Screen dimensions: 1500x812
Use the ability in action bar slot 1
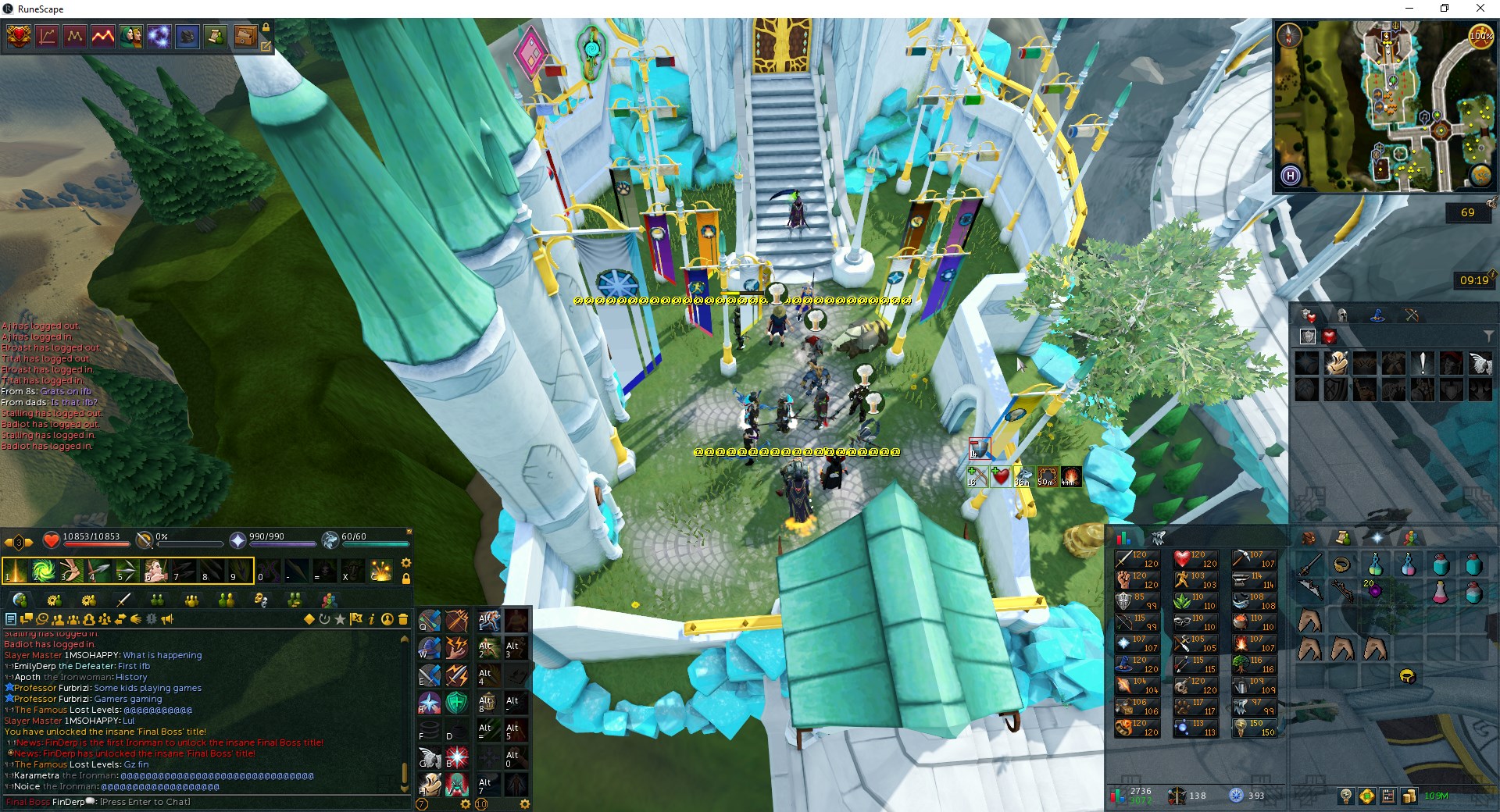(15, 572)
